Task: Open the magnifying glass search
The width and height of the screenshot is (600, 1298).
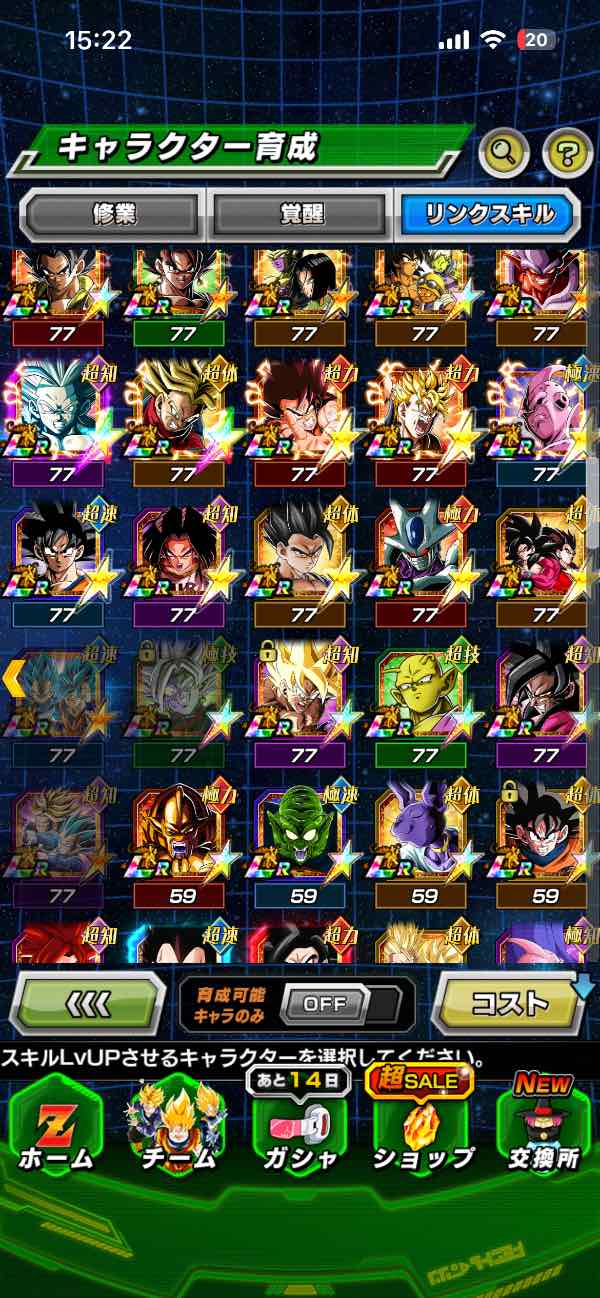Action: [x=505, y=153]
